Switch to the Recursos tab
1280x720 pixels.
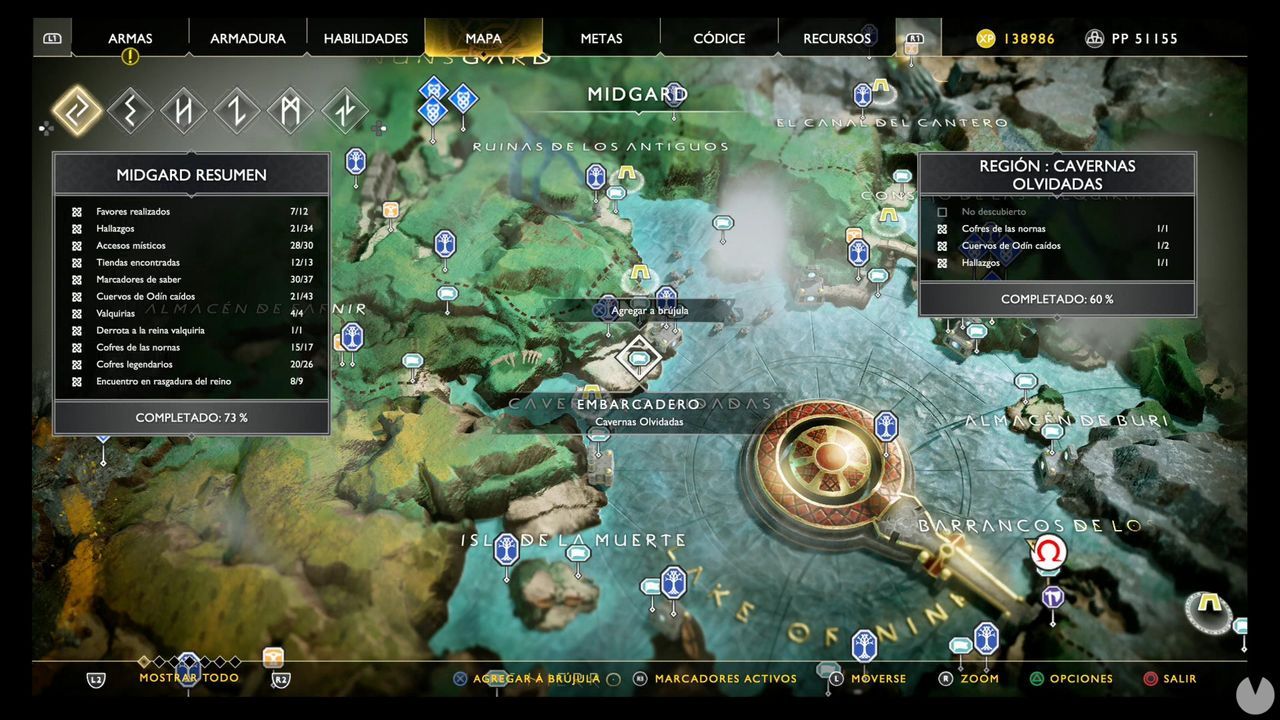(x=836, y=39)
